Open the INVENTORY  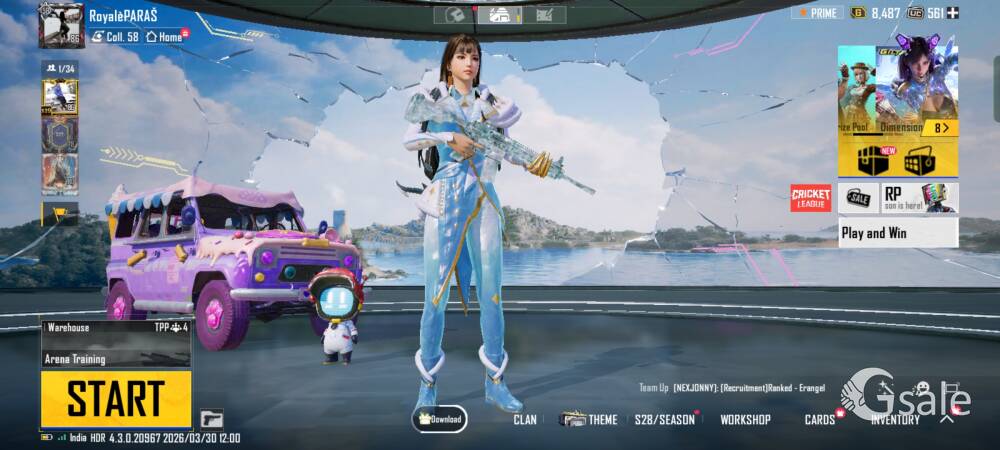[x=895, y=420]
